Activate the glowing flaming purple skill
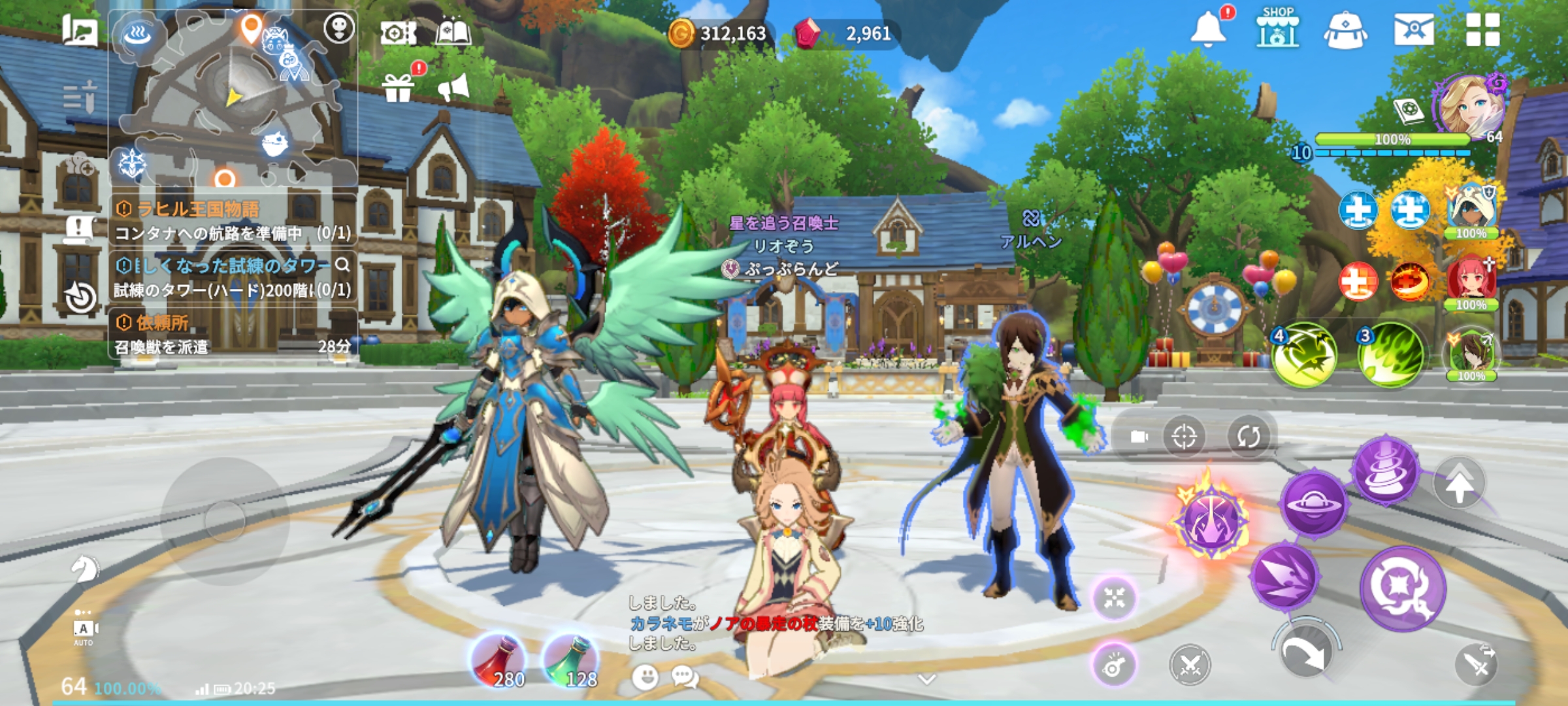 tap(1212, 520)
